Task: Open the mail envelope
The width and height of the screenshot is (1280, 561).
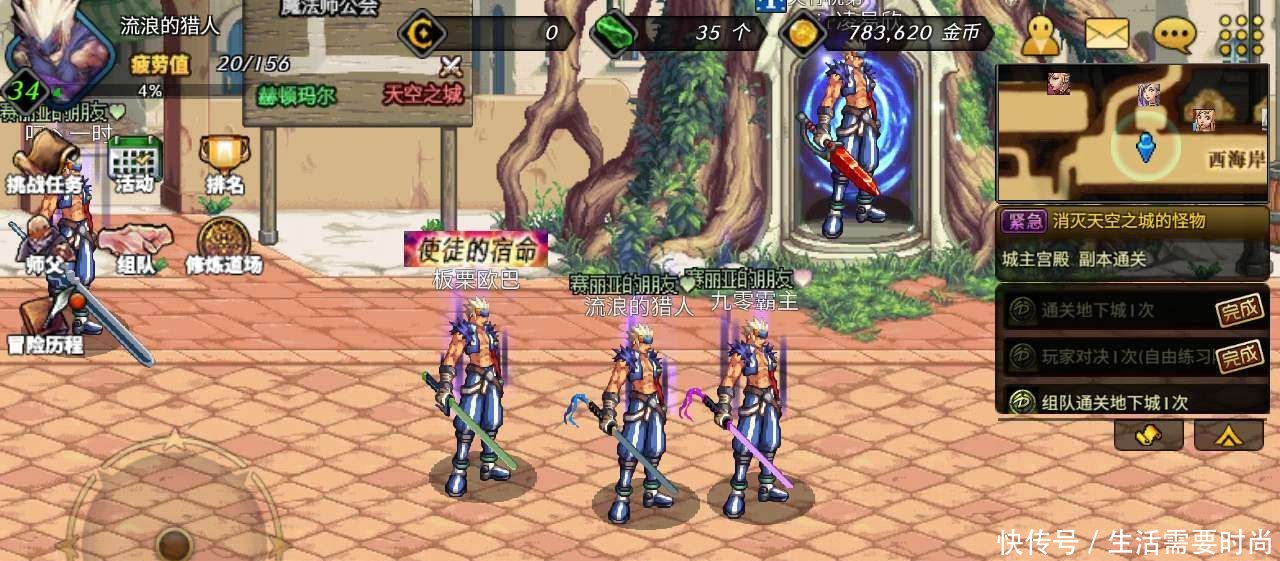Action: point(1106,35)
